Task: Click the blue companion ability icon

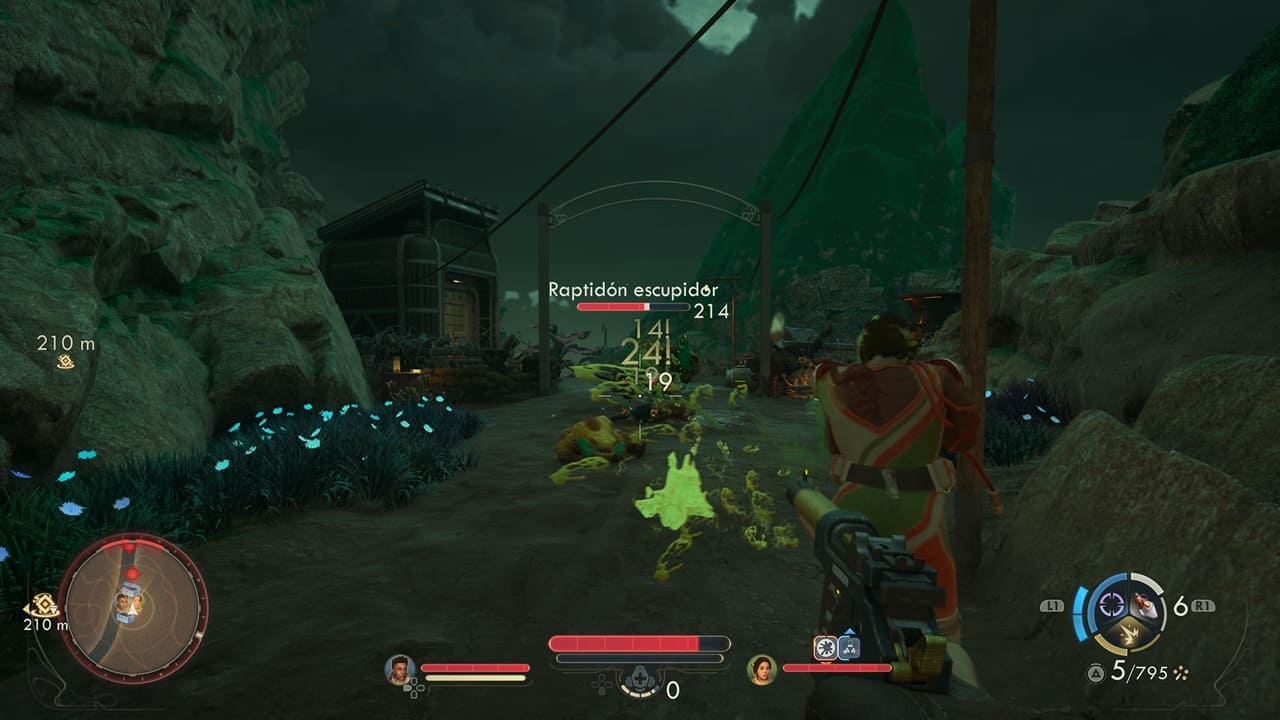Action: pos(850,647)
